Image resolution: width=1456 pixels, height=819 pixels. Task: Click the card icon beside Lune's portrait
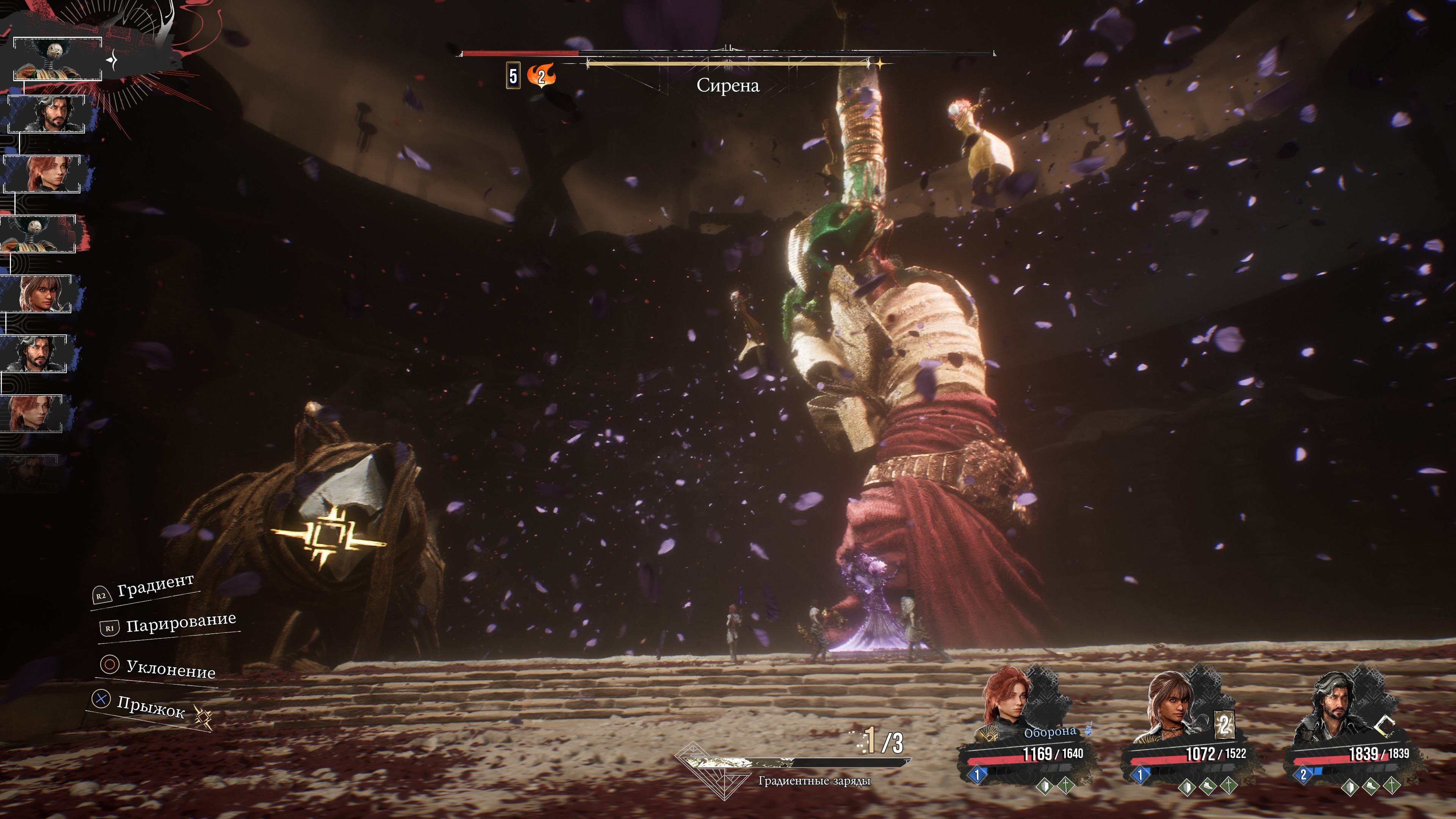point(1224,724)
